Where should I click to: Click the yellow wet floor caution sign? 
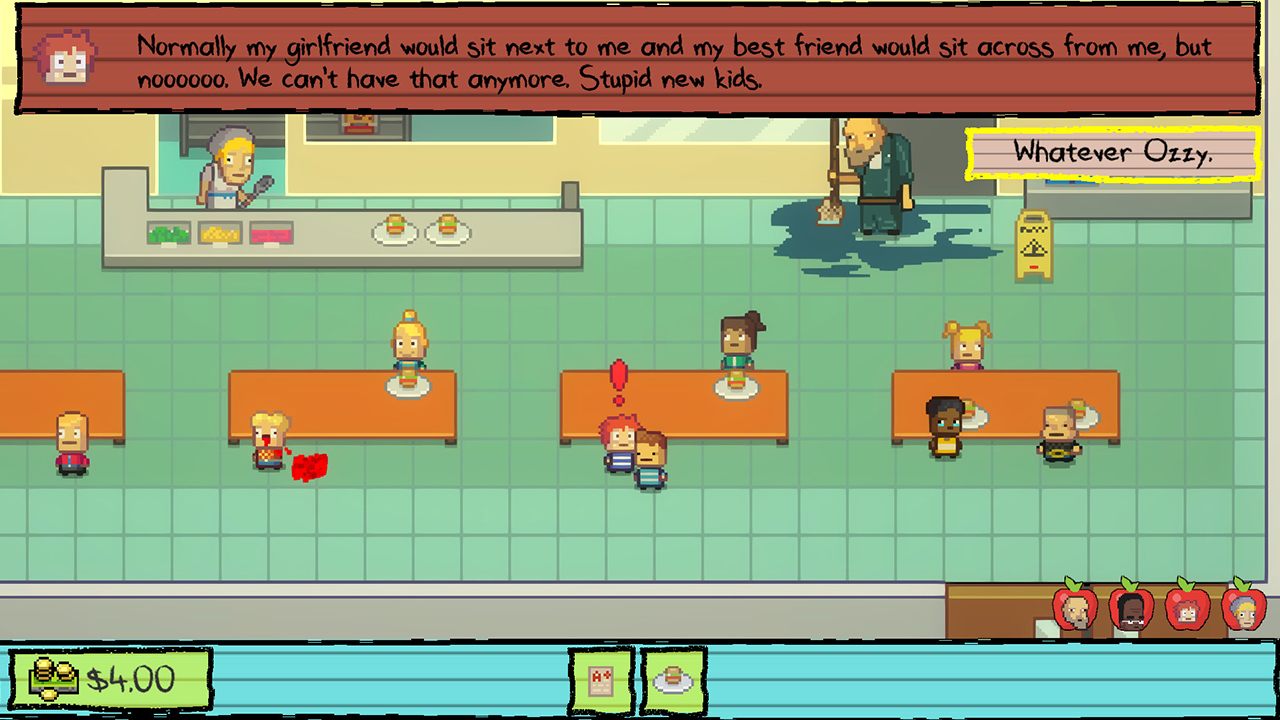[1033, 243]
